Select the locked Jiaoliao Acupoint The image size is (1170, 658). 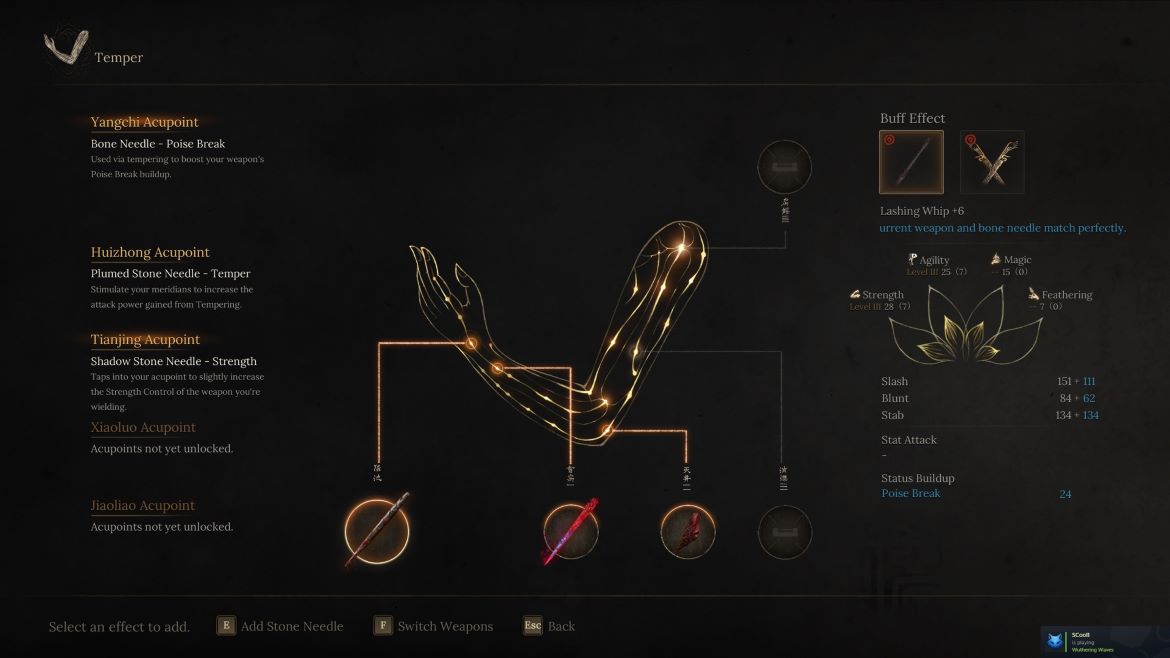tap(143, 506)
